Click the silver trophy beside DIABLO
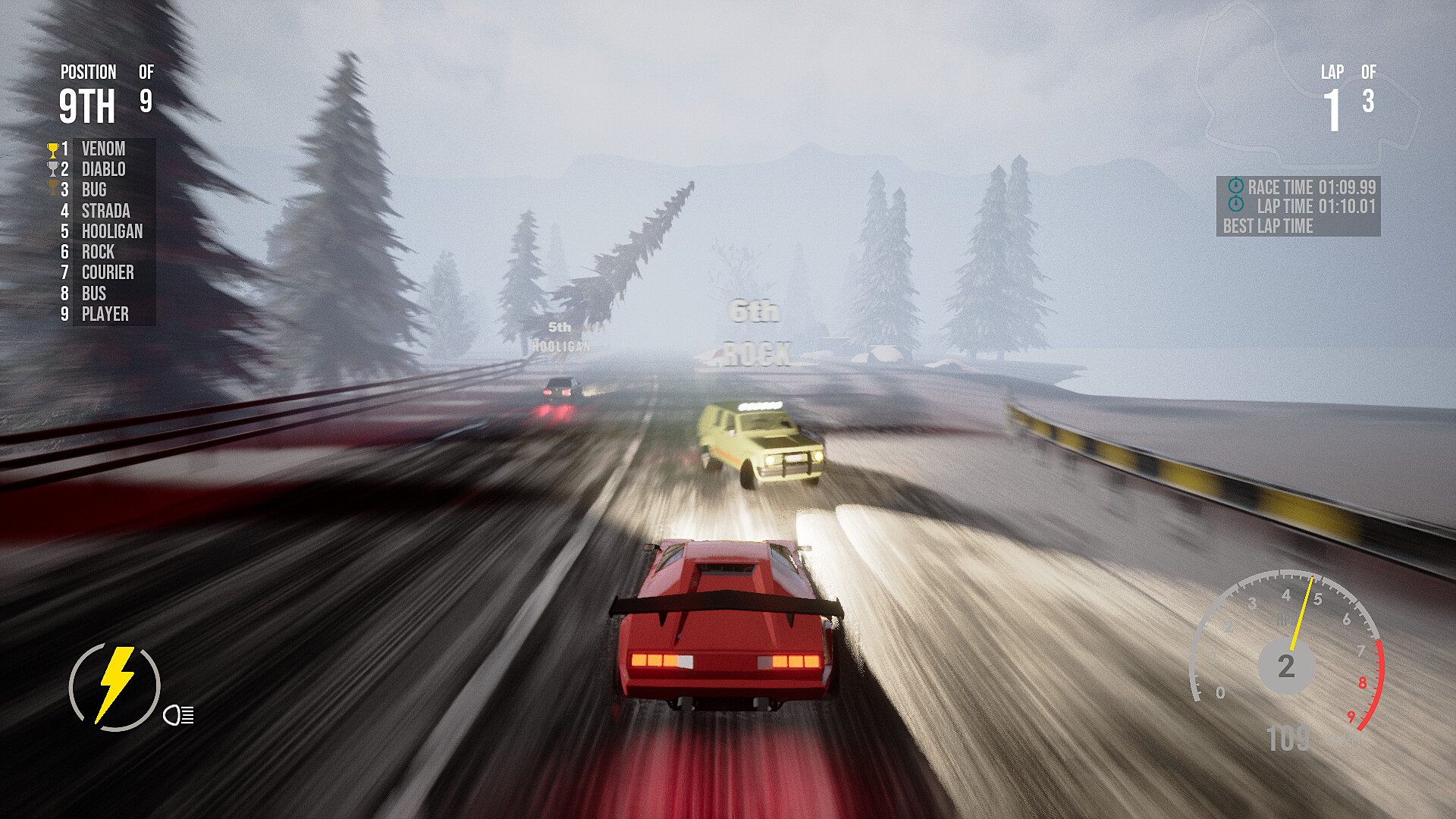The width and height of the screenshot is (1456, 819). (x=53, y=170)
